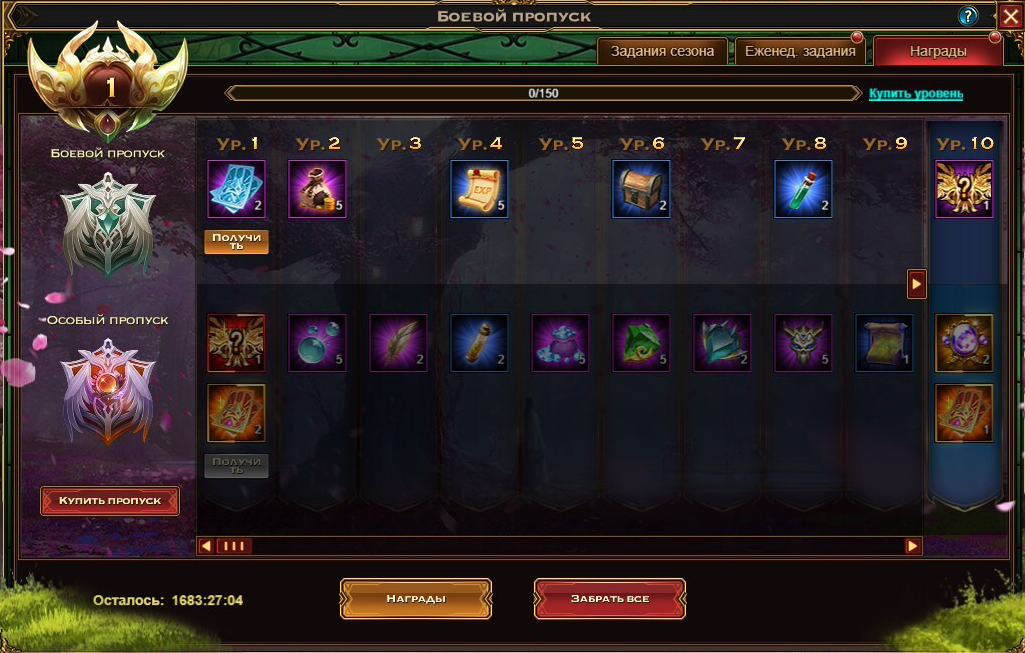Close the Боевой пропуск window
This screenshot has width=1025, height=653.
1010,16
